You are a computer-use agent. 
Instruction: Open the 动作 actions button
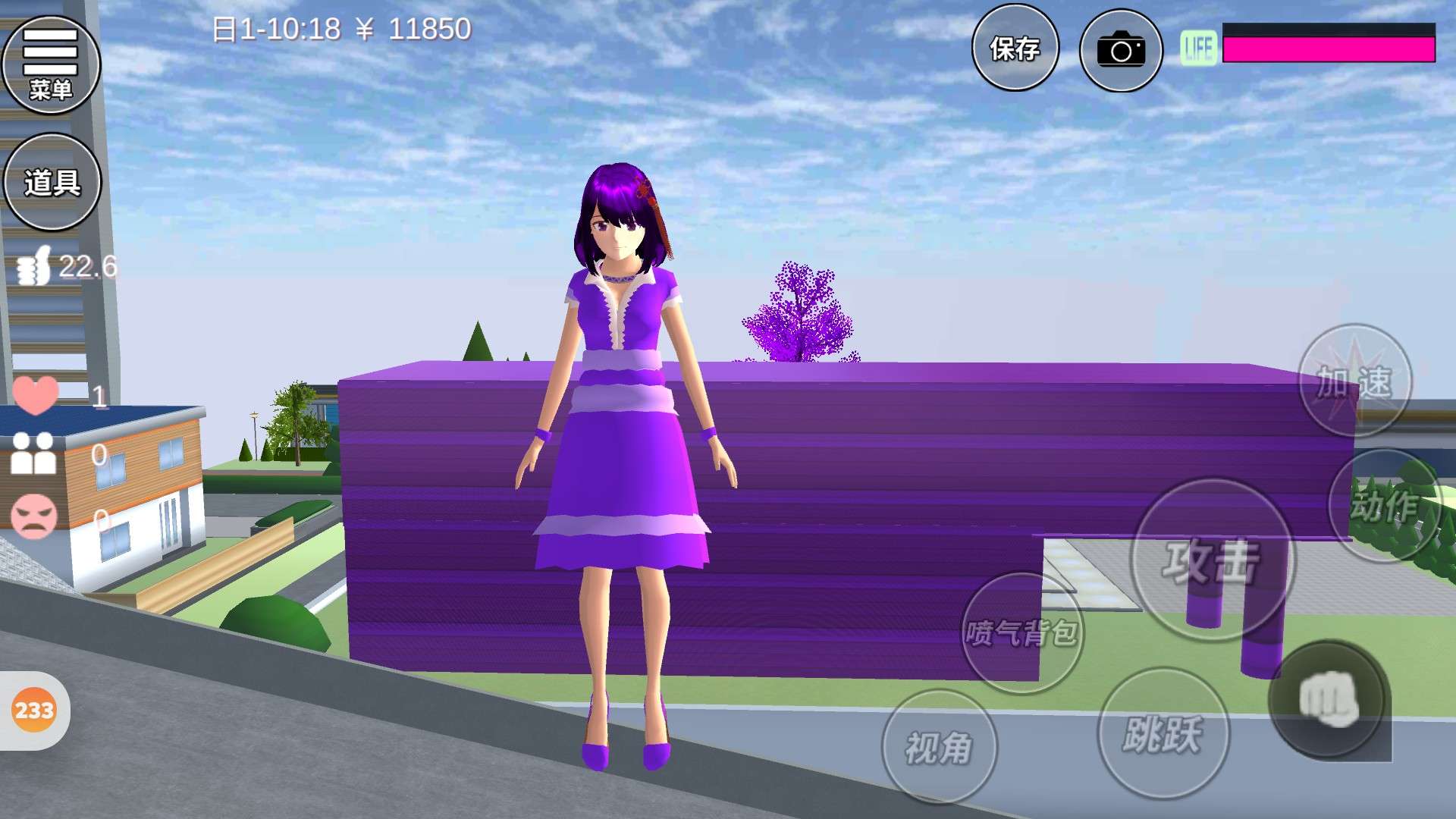[x=1385, y=506]
